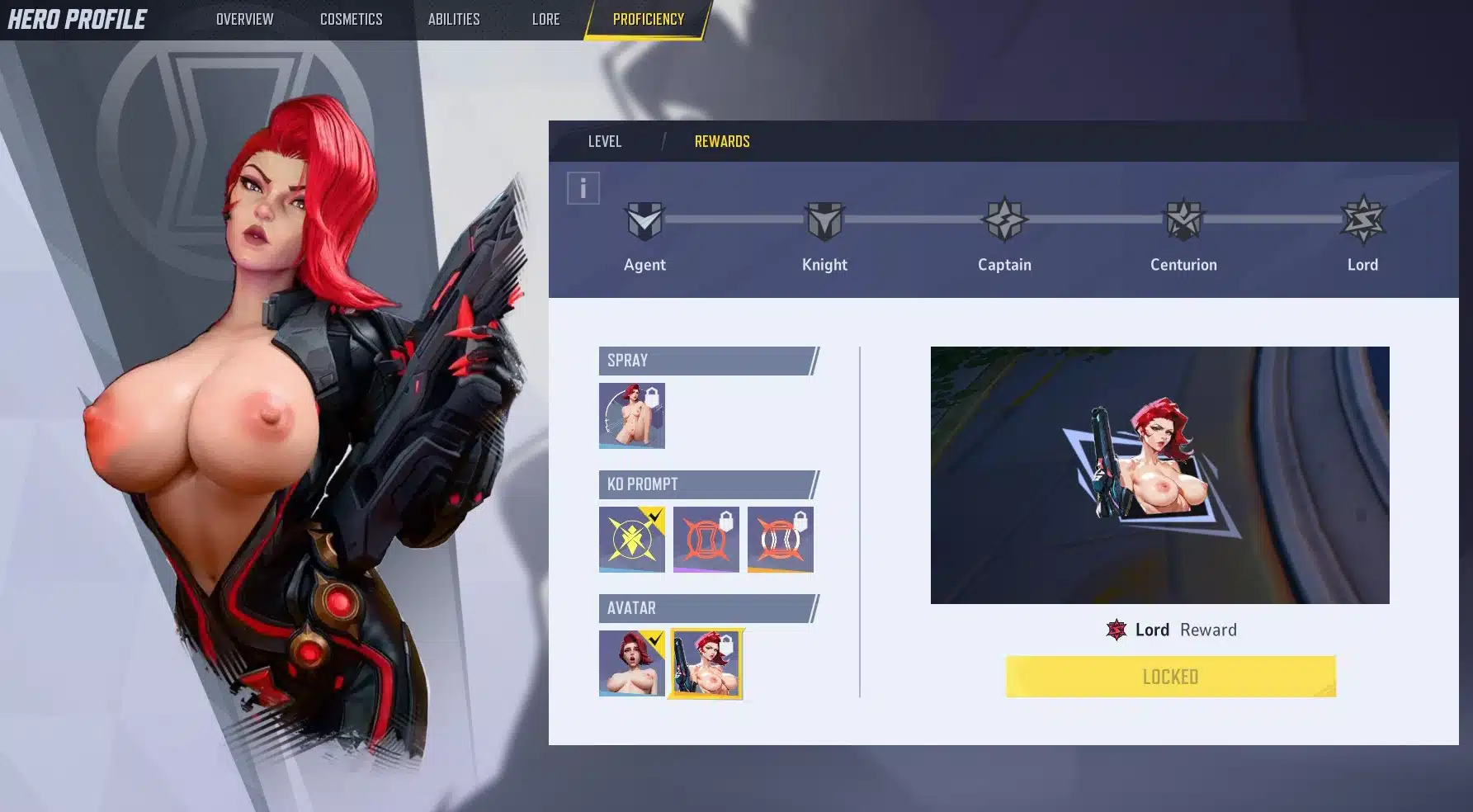
Task: Select the currently equipped avatar
Action: (631, 663)
